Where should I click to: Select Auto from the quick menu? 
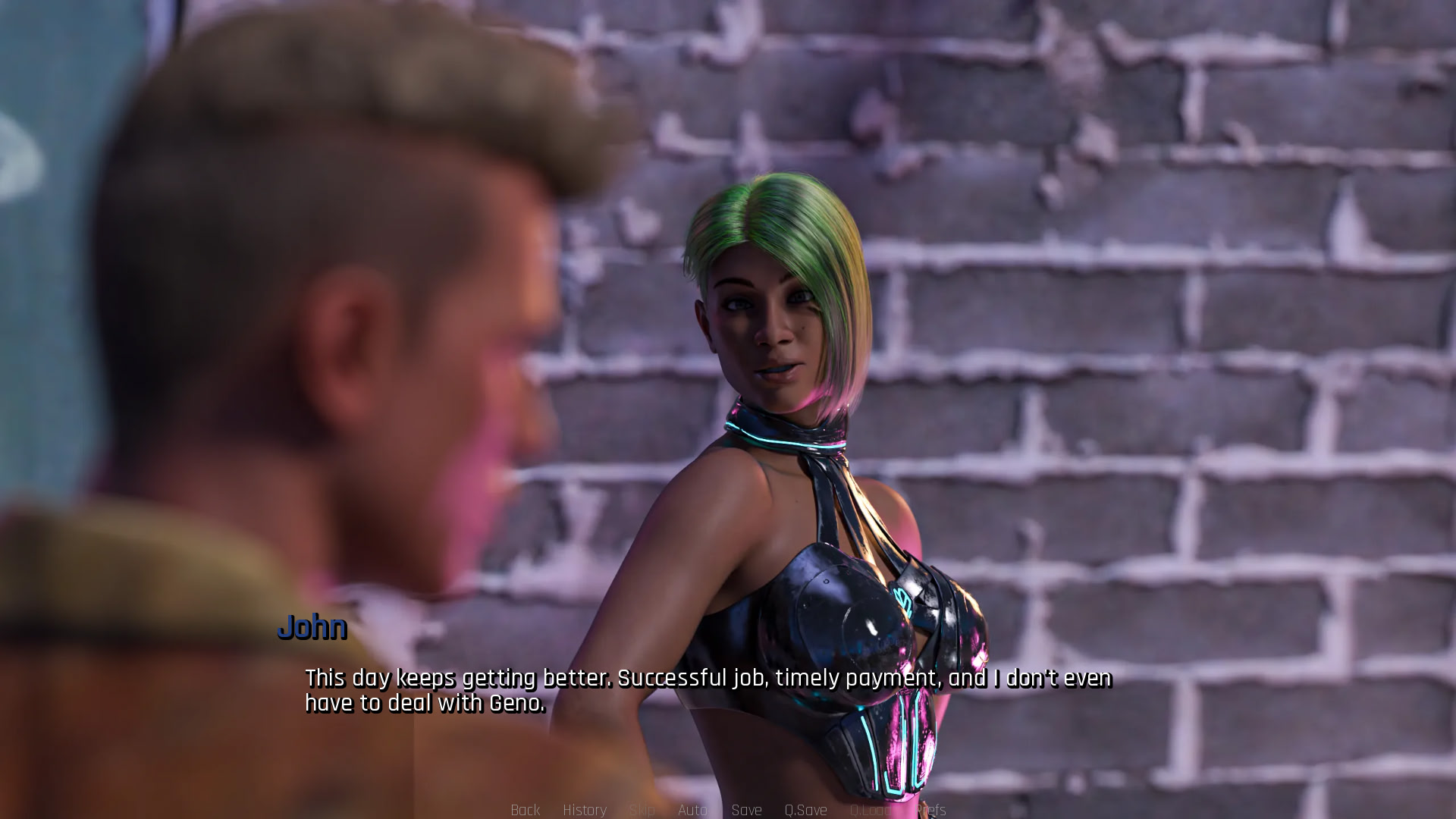(x=694, y=810)
